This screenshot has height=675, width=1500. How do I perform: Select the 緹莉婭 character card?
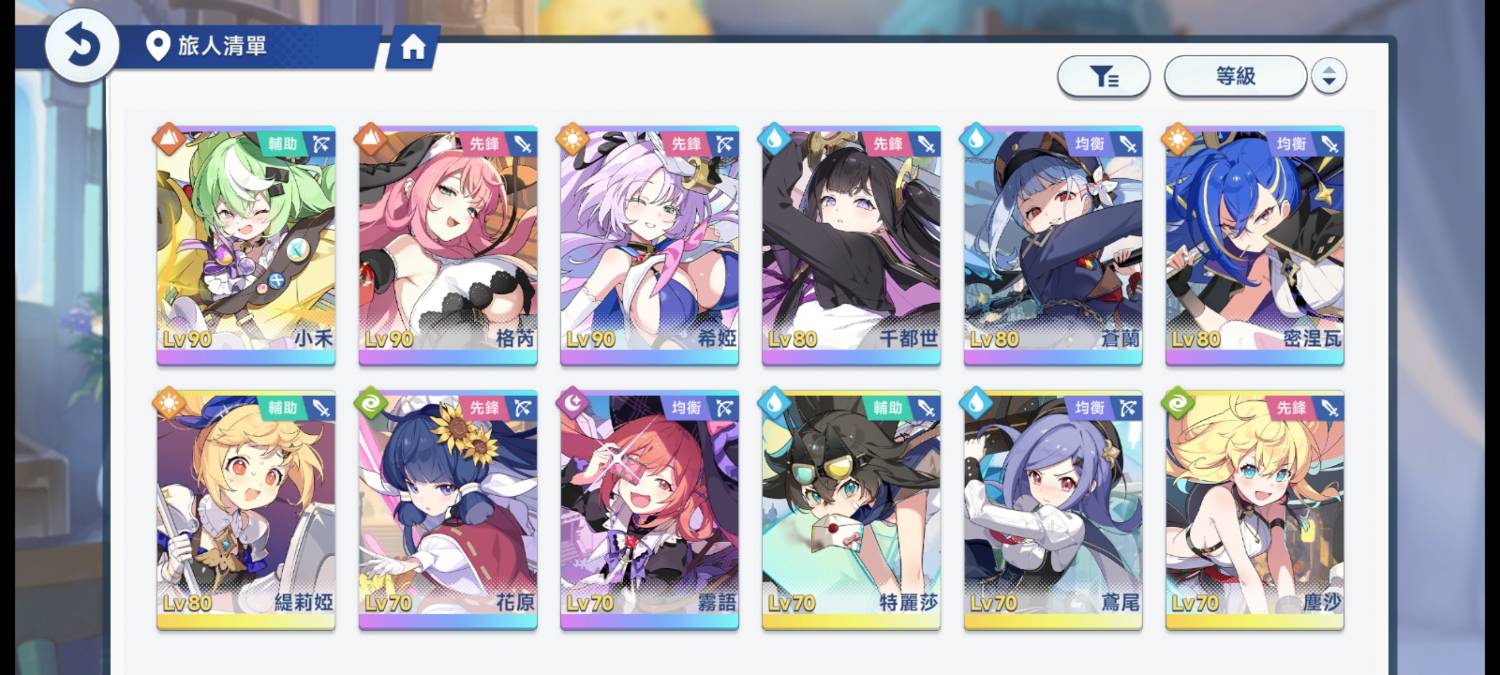(x=246, y=509)
